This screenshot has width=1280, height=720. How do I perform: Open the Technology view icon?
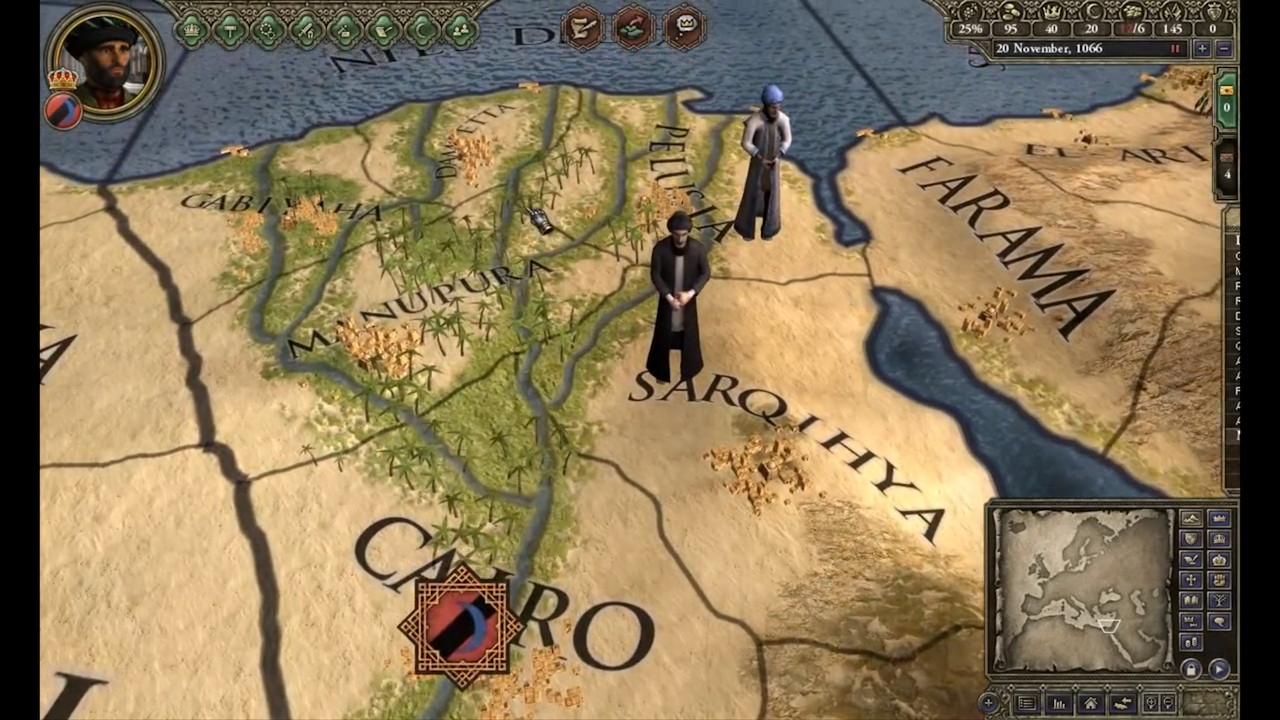[267, 28]
